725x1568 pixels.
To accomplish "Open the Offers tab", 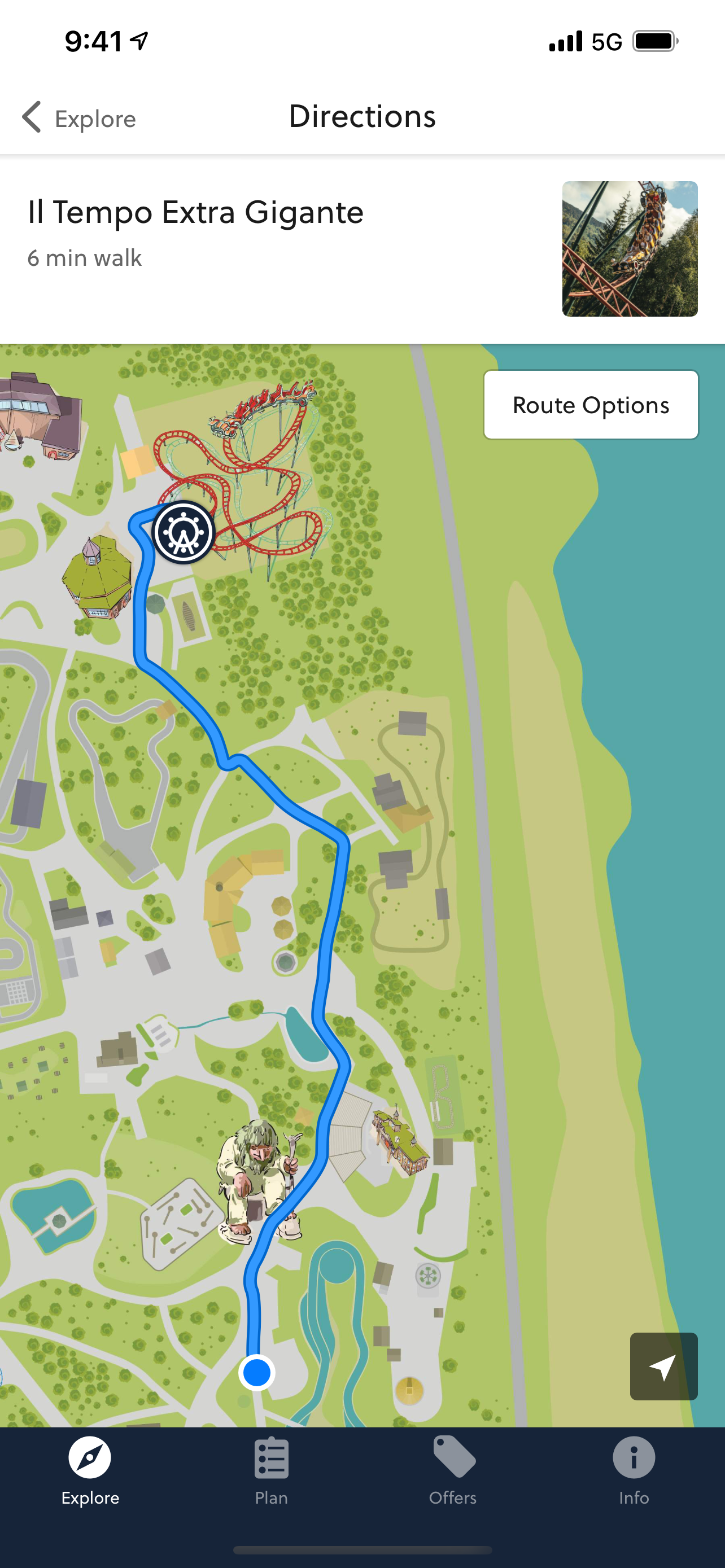I will coord(452,1471).
